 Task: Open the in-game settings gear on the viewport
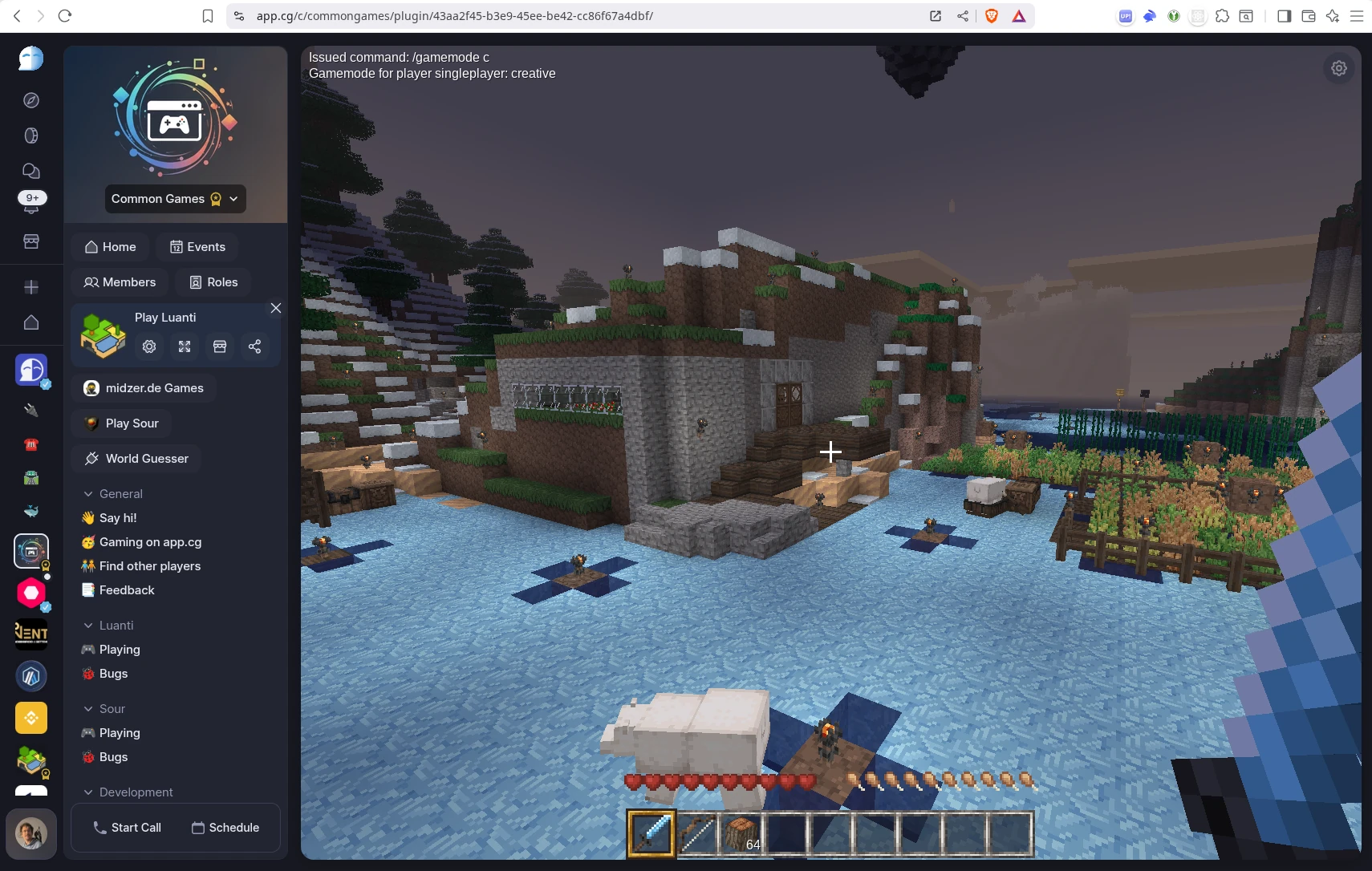[x=1338, y=68]
